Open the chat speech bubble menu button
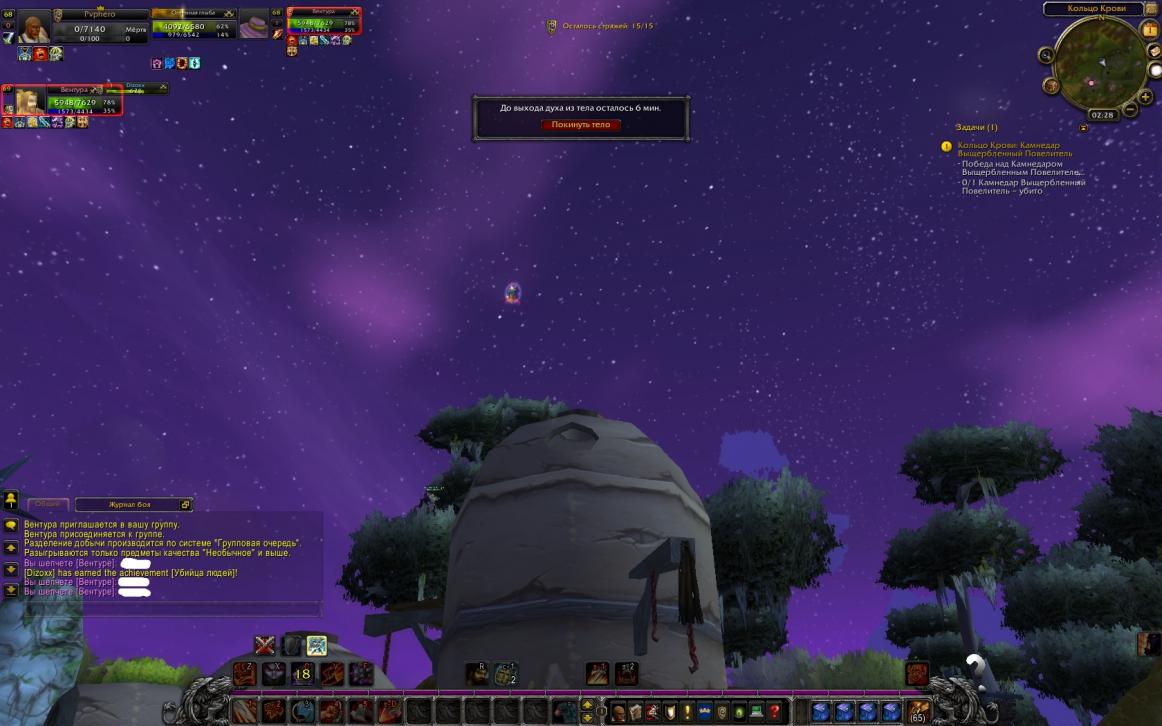Image resolution: width=1162 pixels, height=726 pixels. (x=11, y=525)
